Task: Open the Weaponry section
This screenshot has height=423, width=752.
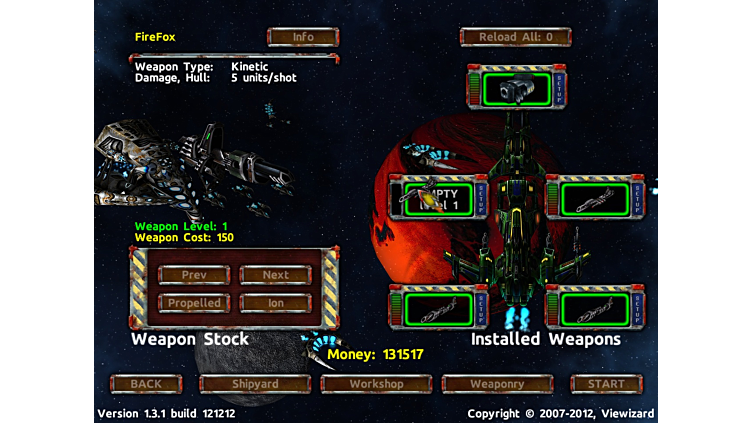Action: pos(497,384)
